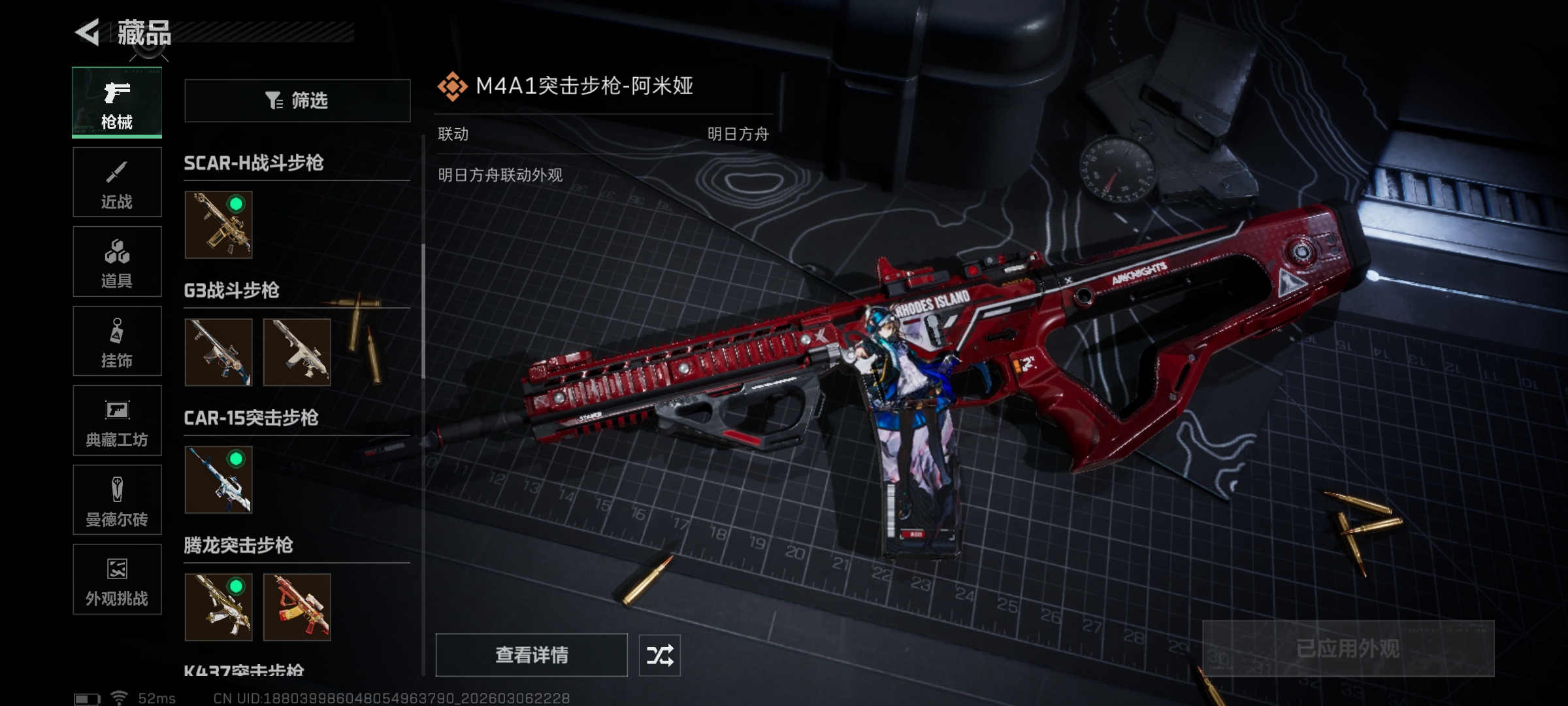The width and height of the screenshot is (1568, 706).
Task: Pick the equipped white-gold 腾龙 rifle skin
Action: [218, 607]
